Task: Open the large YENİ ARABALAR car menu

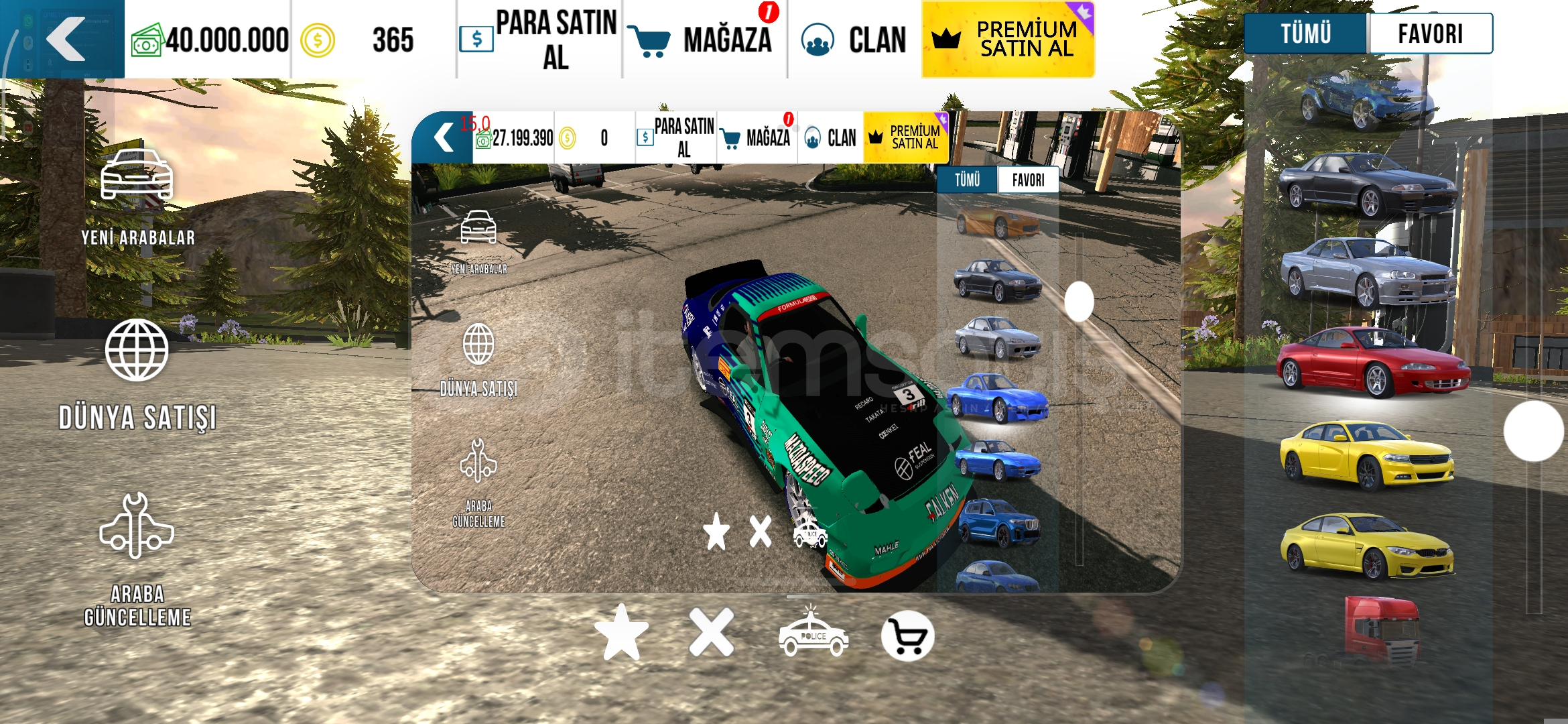Action: pyautogui.click(x=137, y=196)
